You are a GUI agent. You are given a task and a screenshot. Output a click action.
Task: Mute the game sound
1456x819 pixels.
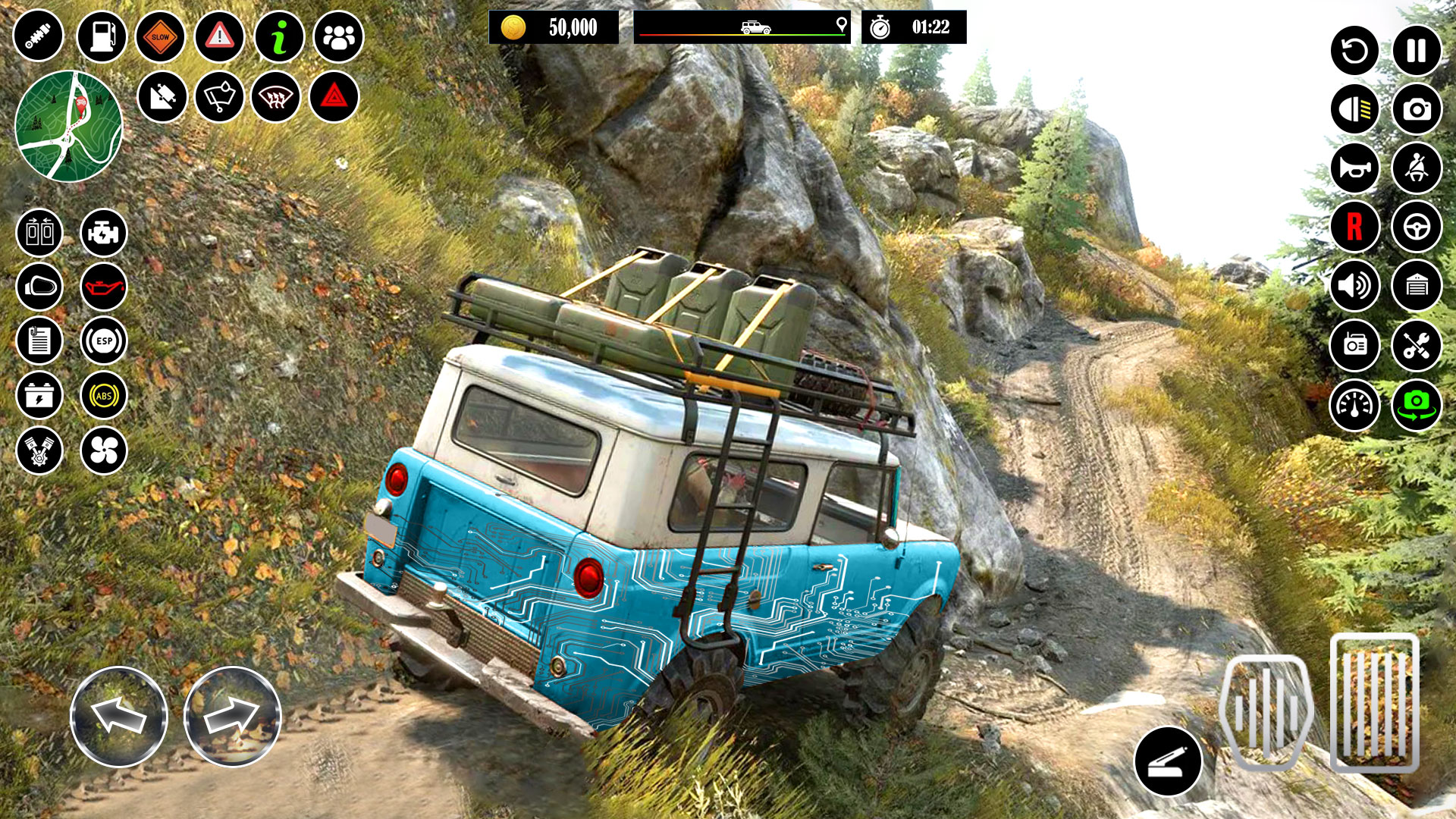[1355, 287]
